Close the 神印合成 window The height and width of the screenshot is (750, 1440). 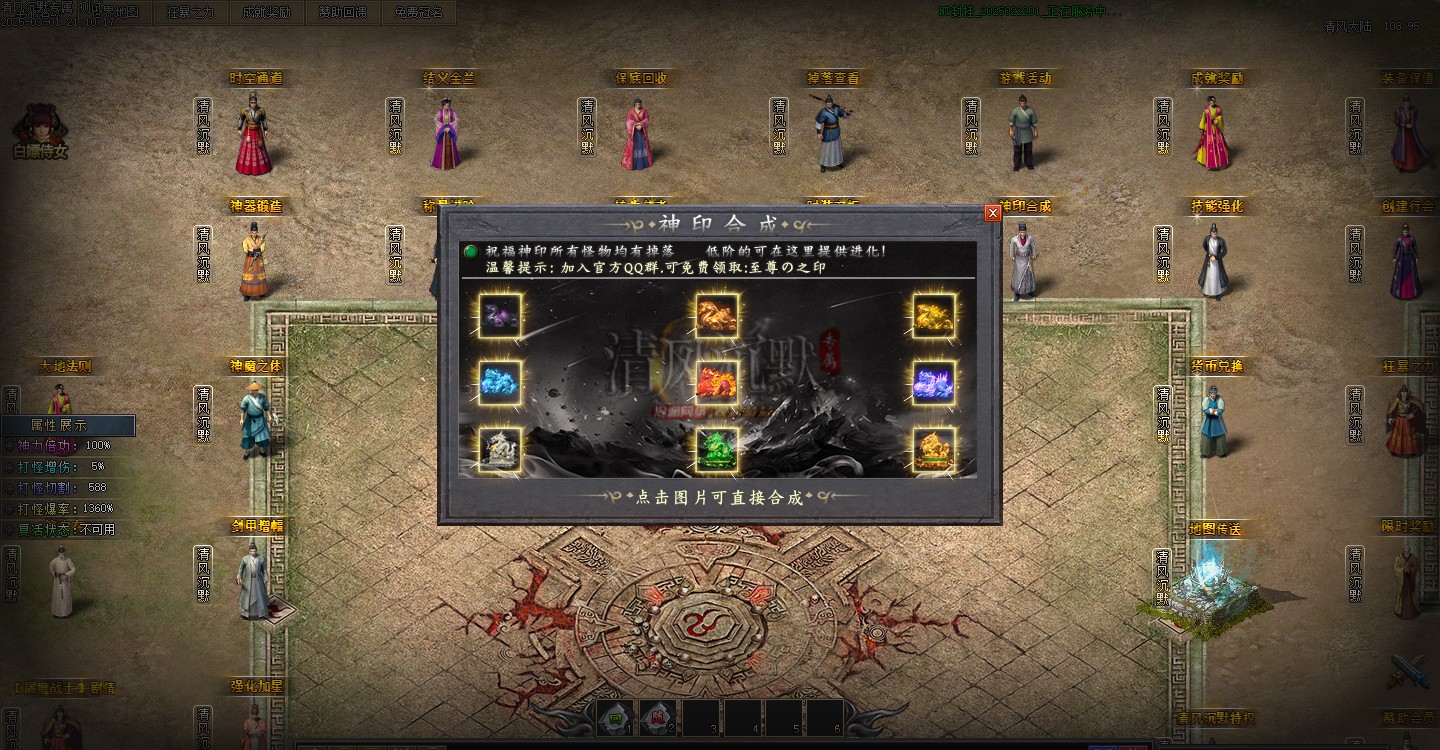[992, 213]
